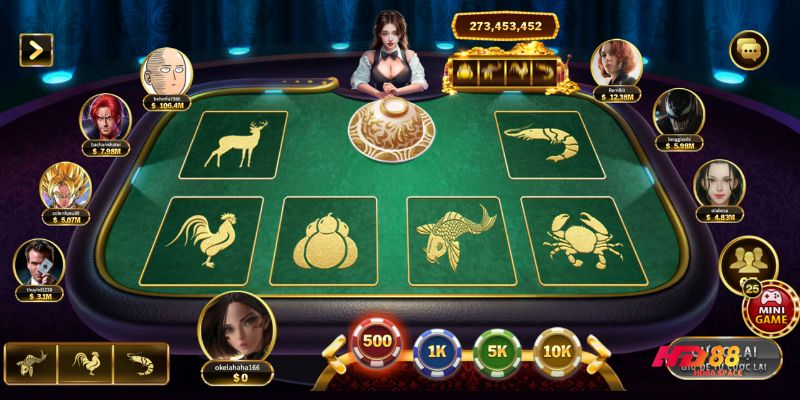Show the player list icon
The height and width of the screenshot is (400, 800).
[743, 260]
